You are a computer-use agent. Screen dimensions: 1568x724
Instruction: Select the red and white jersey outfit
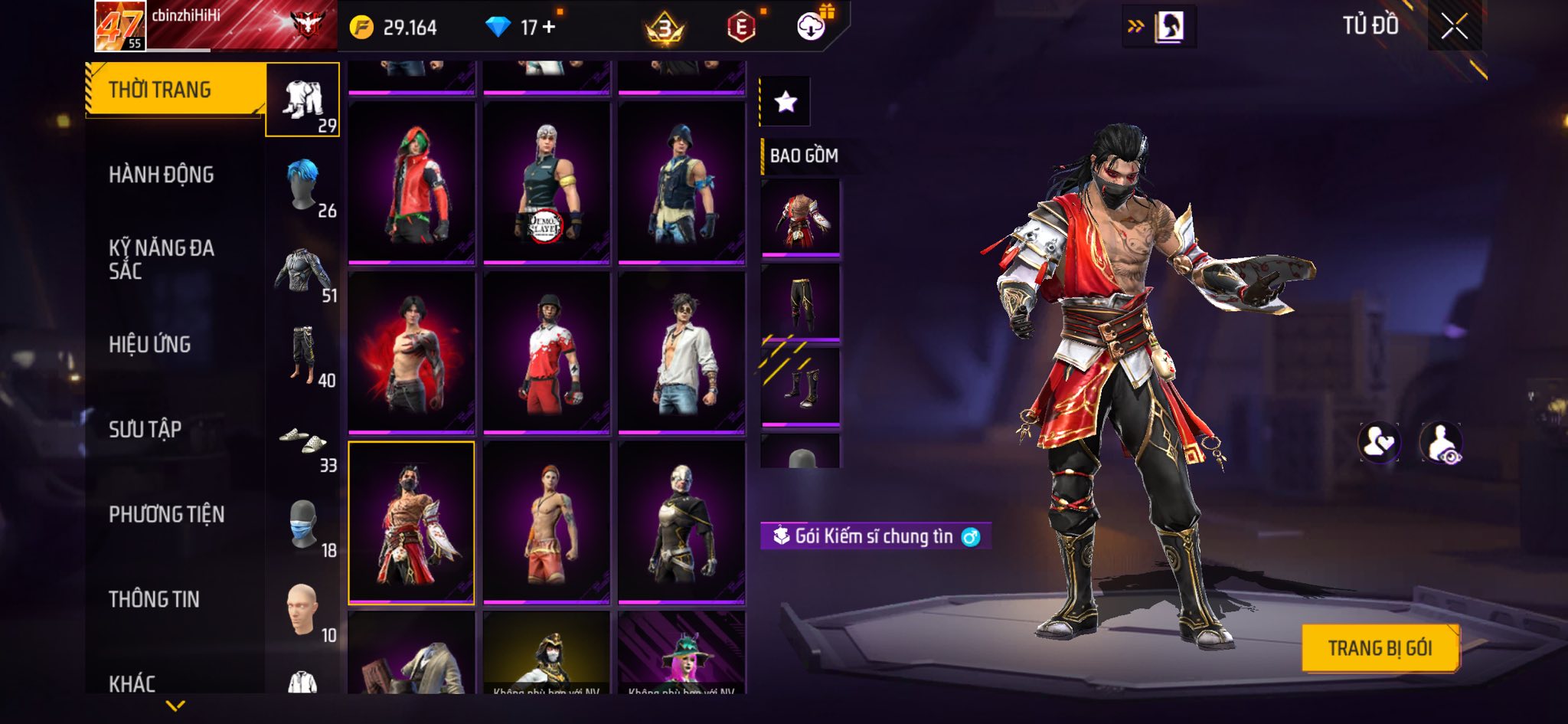(x=546, y=353)
